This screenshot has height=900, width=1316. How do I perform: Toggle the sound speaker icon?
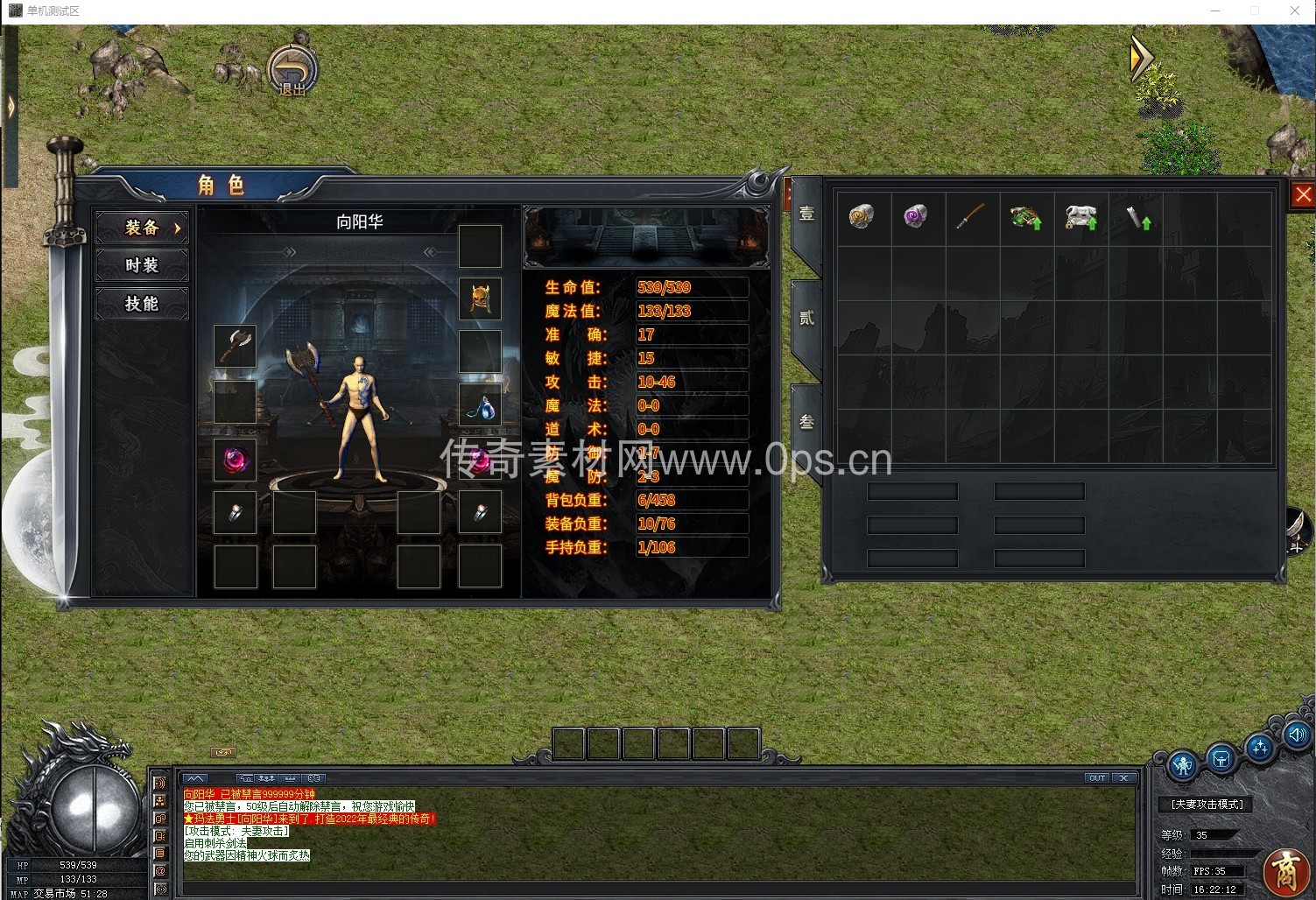(1297, 735)
